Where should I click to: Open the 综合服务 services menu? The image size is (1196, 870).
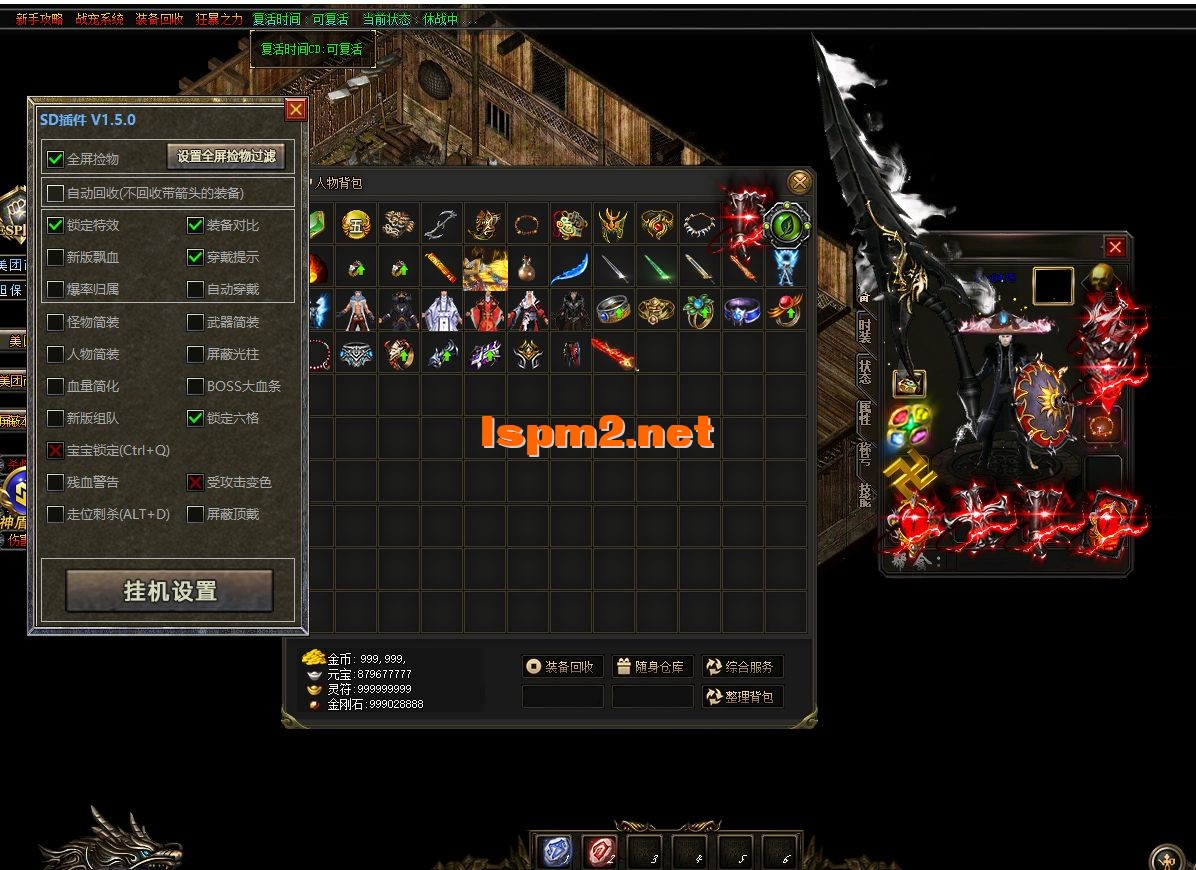coord(742,667)
